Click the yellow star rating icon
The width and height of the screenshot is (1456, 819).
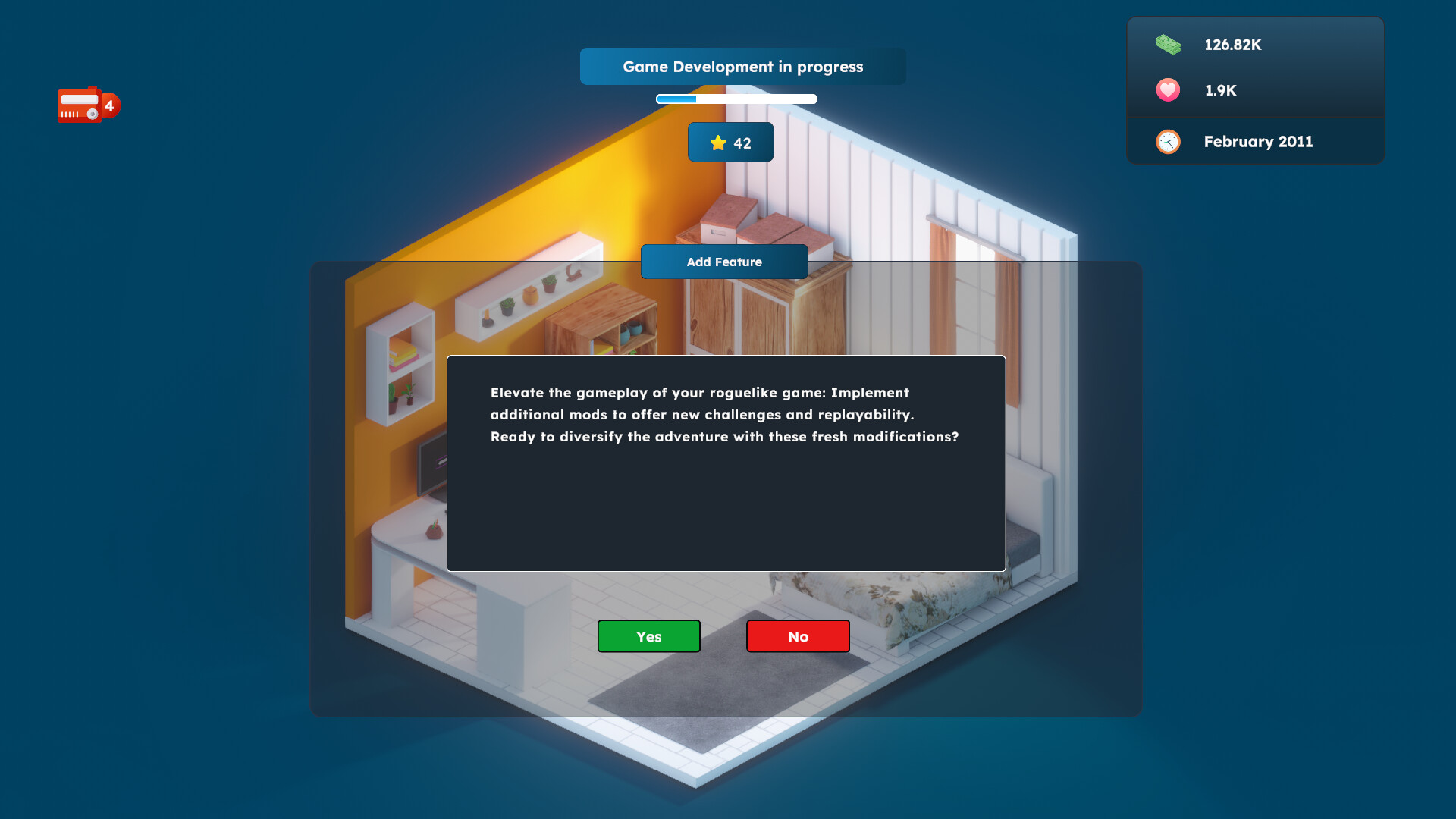click(717, 142)
